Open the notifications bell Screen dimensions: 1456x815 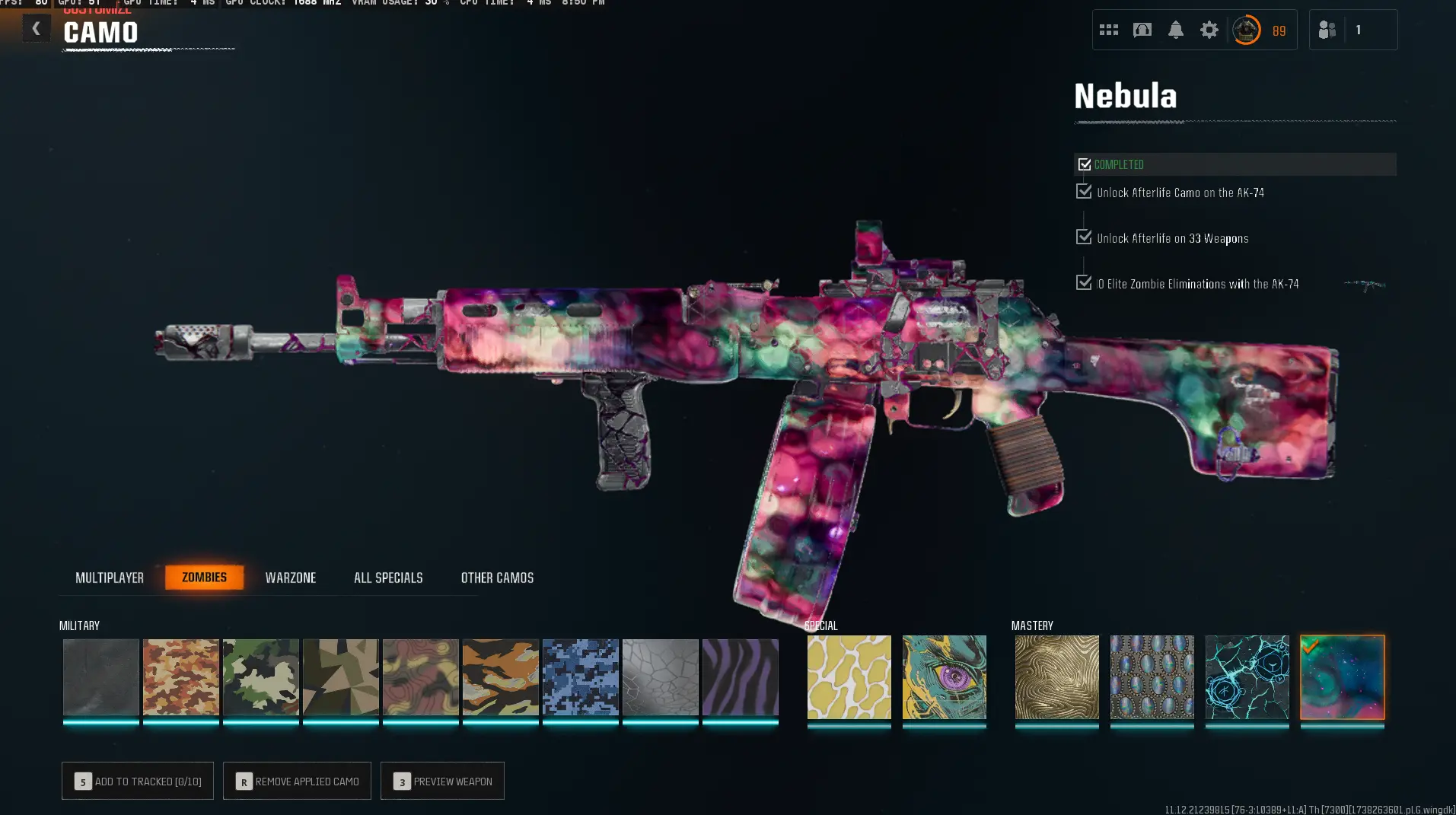point(1175,29)
